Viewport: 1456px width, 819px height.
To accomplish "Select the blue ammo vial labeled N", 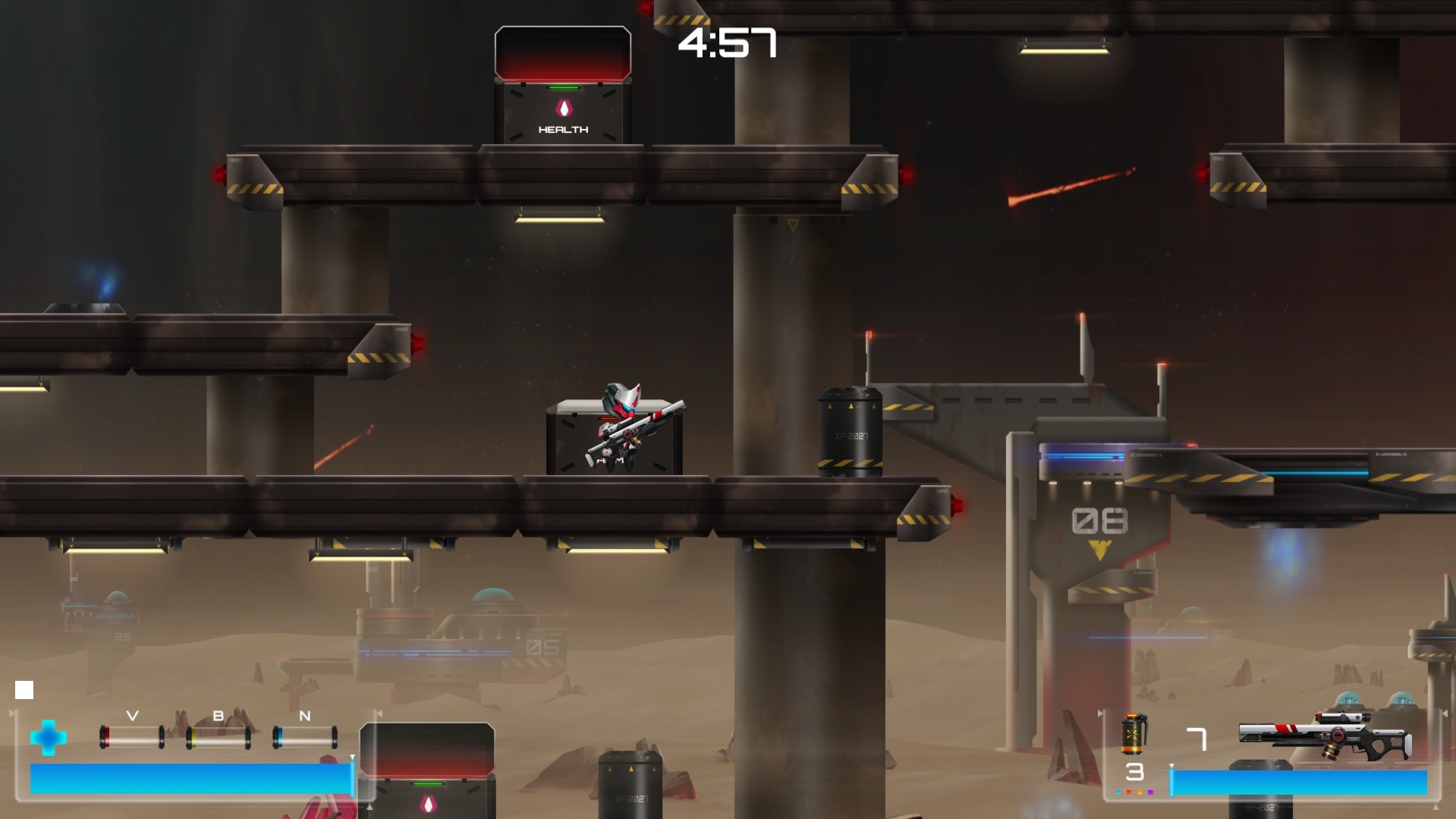I will tap(306, 737).
